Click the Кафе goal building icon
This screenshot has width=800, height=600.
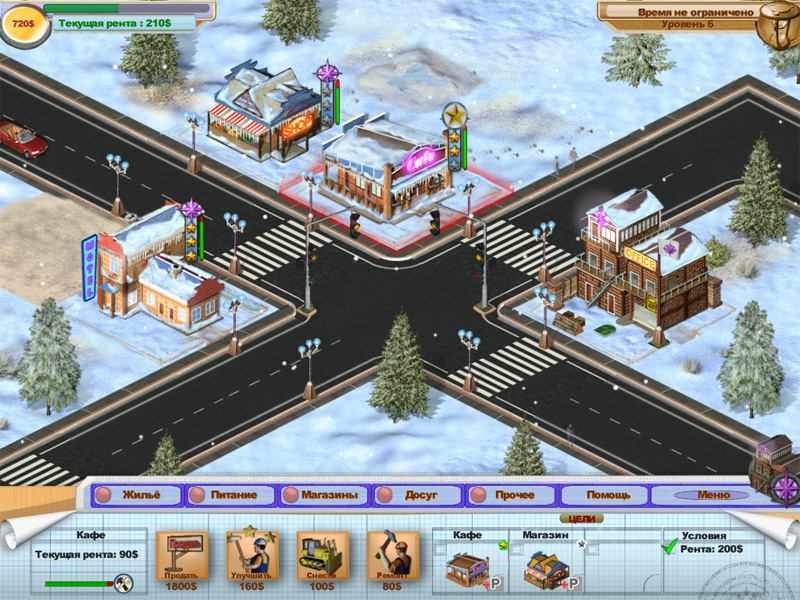(x=467, y=569)
